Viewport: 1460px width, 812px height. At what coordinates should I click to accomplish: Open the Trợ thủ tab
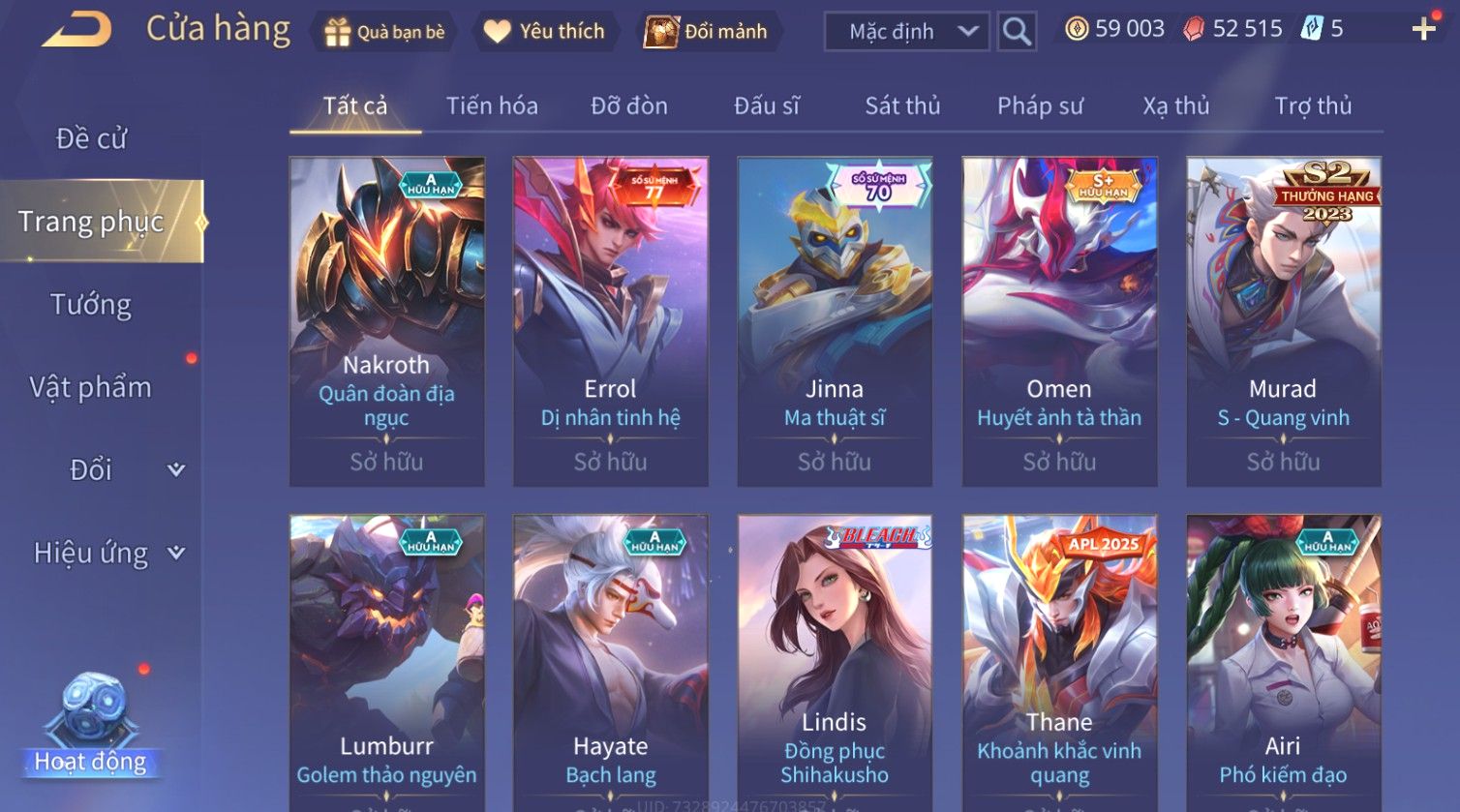pyautogui.click(x=1313, y=105)
